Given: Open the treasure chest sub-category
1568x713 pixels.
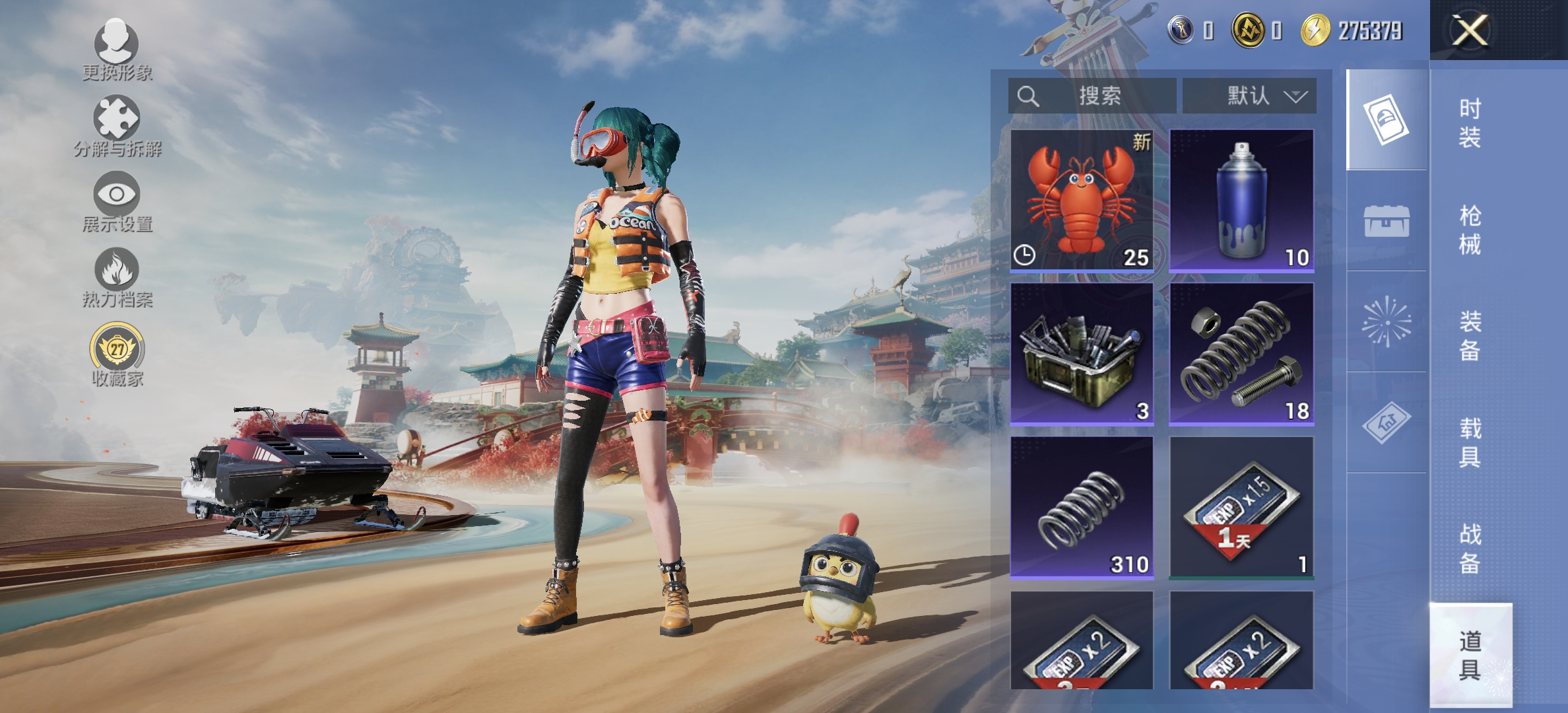Looking at the screenshot, I should pyautogui.click(x=1387, y=221).
